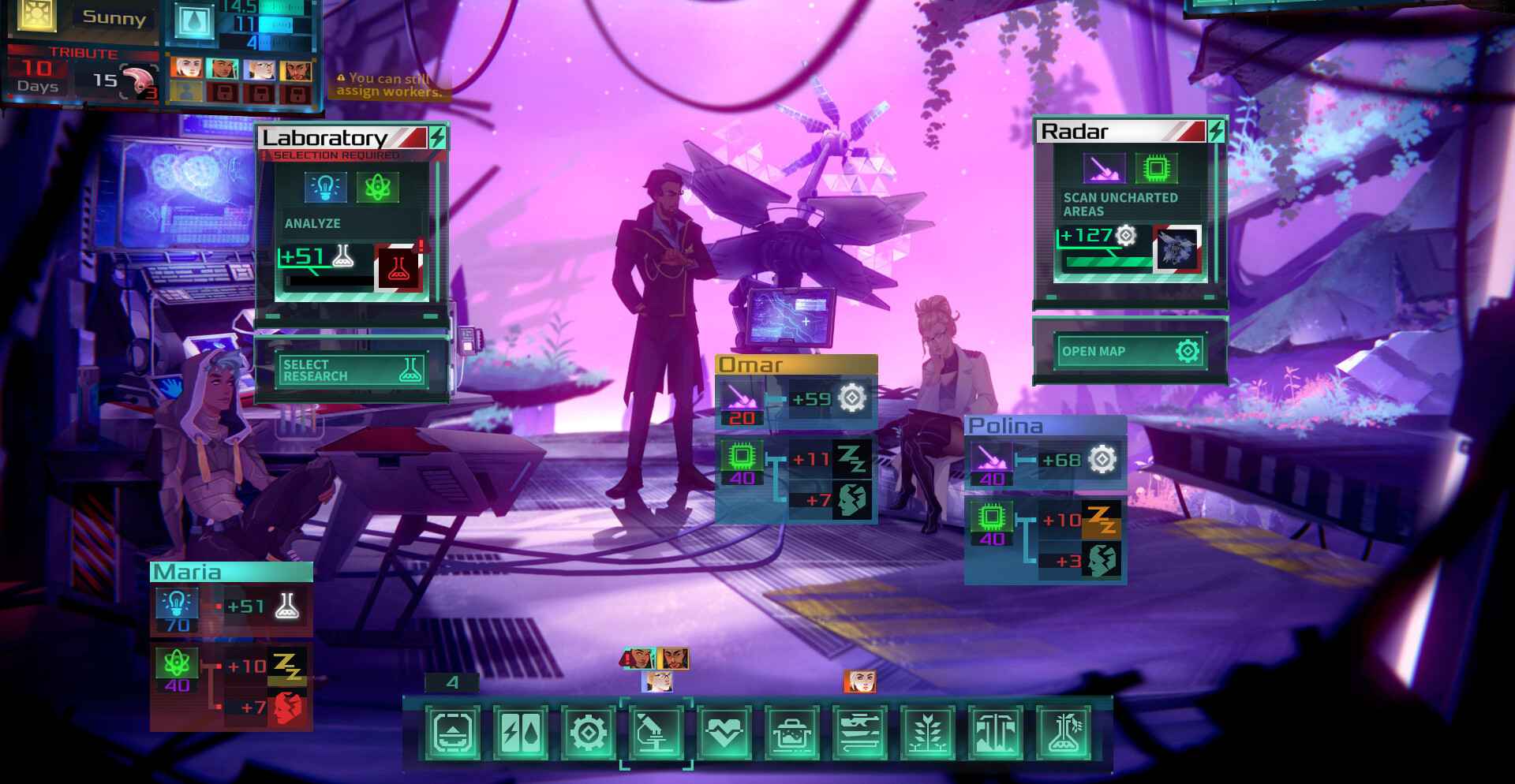Switch to the gear workshop room
This screenshot has height=784, width=1515.
pyautogui.click(x=589, y=733)
